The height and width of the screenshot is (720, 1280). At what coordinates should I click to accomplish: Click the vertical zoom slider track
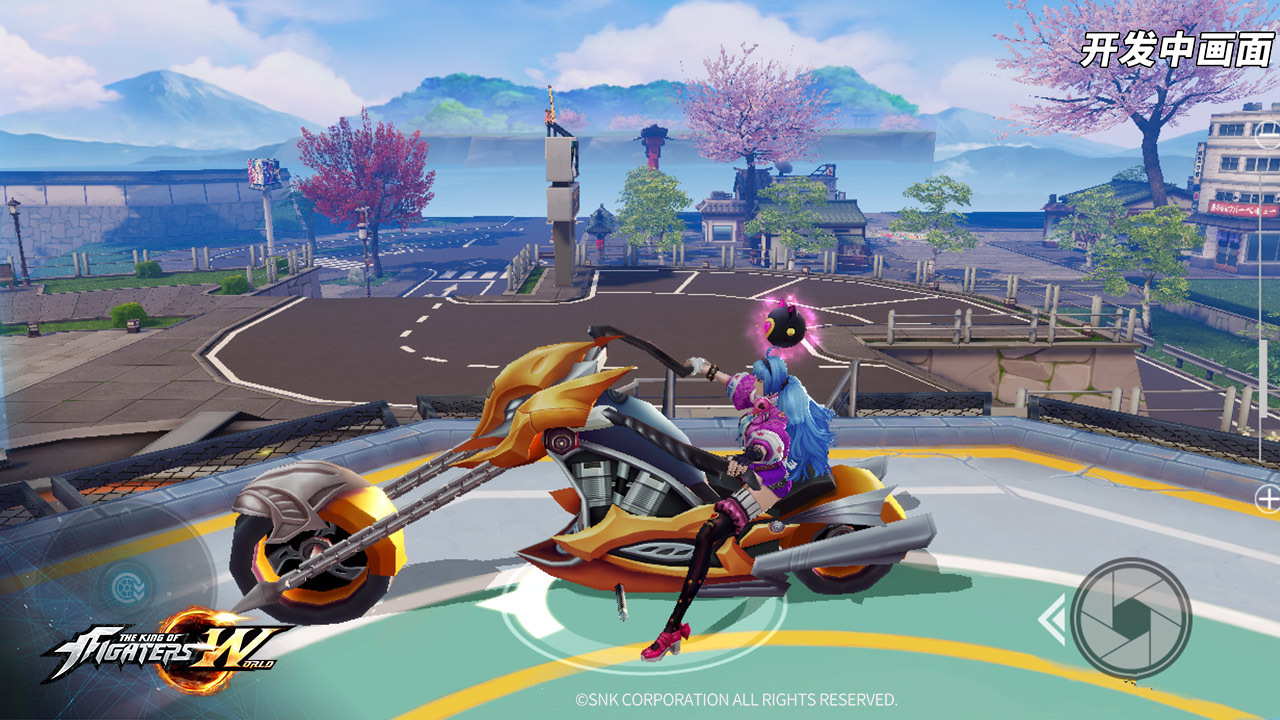(1262, 320)
